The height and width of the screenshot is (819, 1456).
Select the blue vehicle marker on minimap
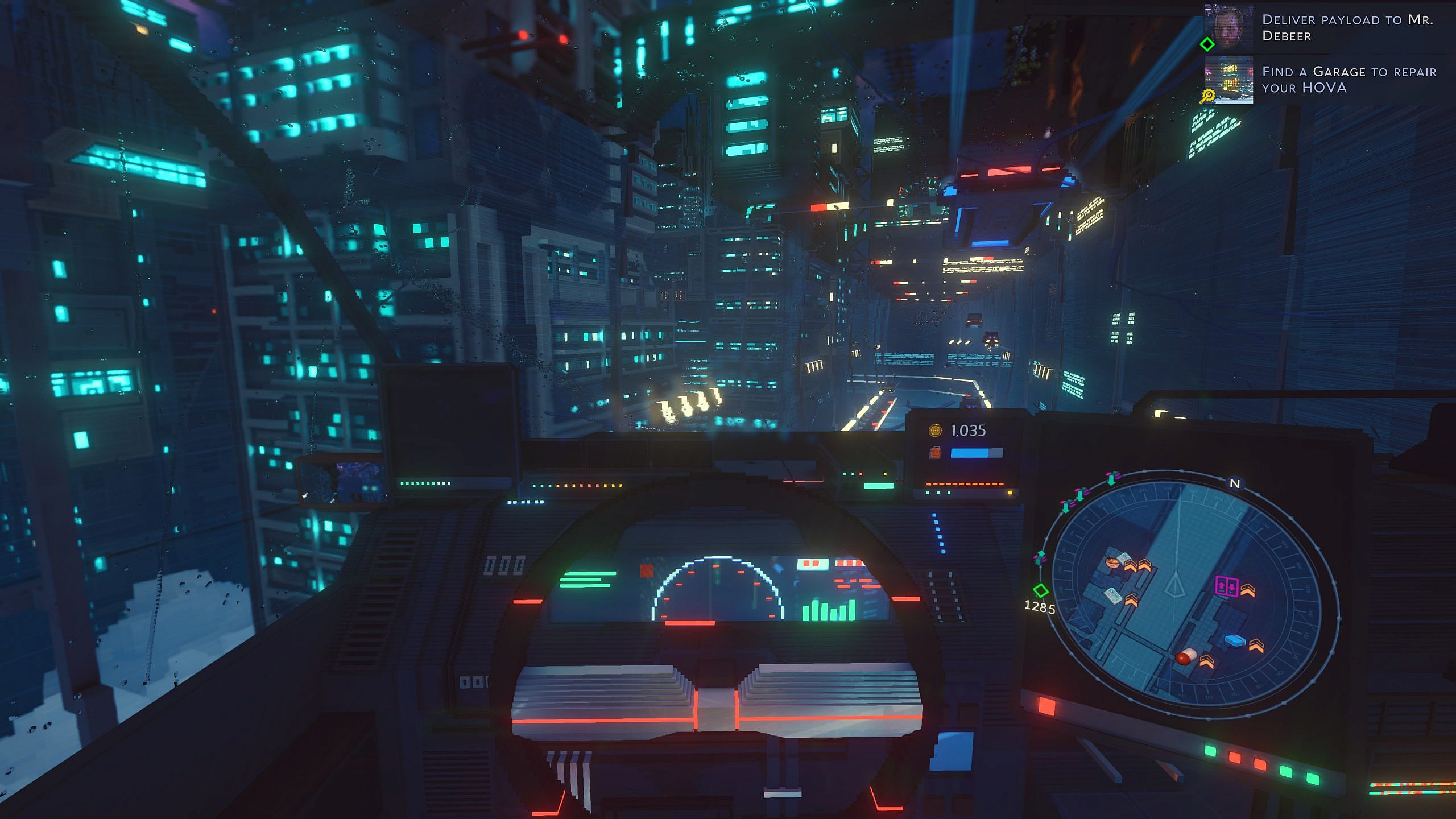pyautogui.click(x=1235, y=640)
